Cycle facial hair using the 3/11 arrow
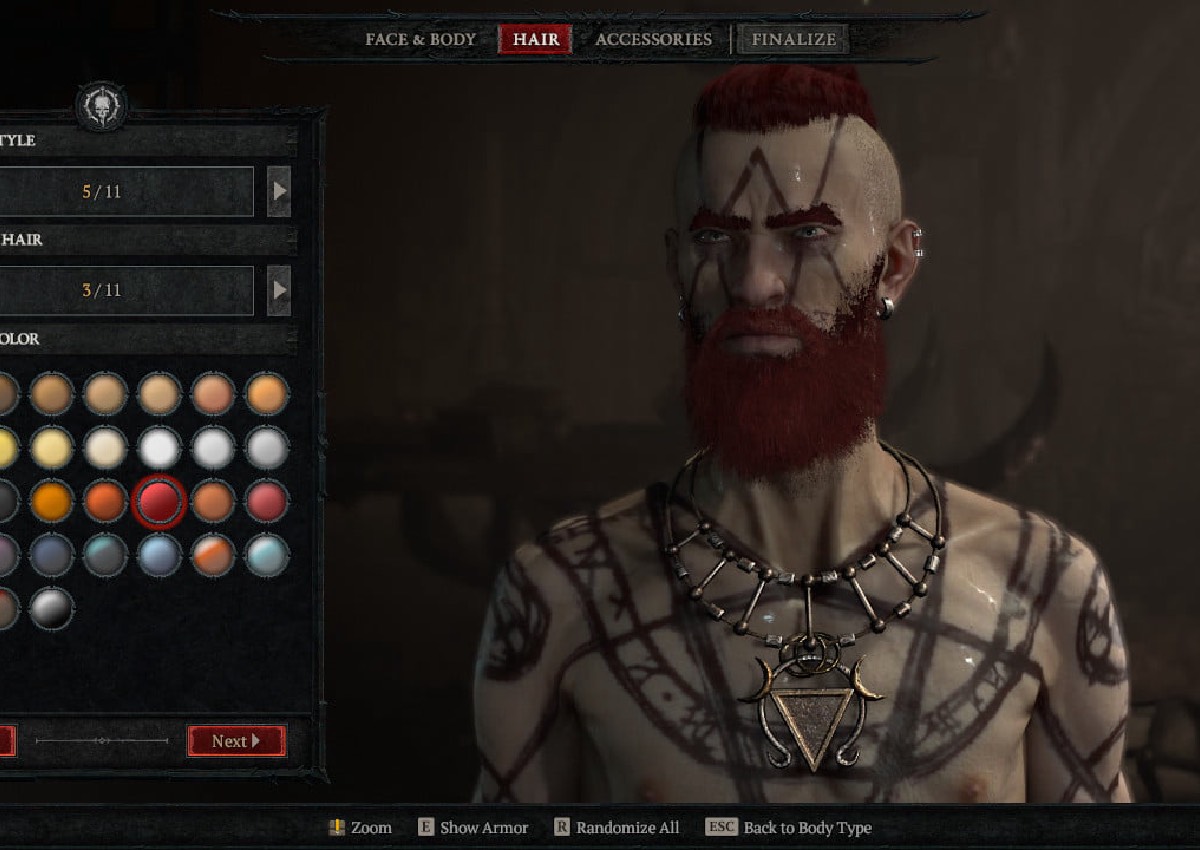The image size is (1200, 850). point(279,291)
